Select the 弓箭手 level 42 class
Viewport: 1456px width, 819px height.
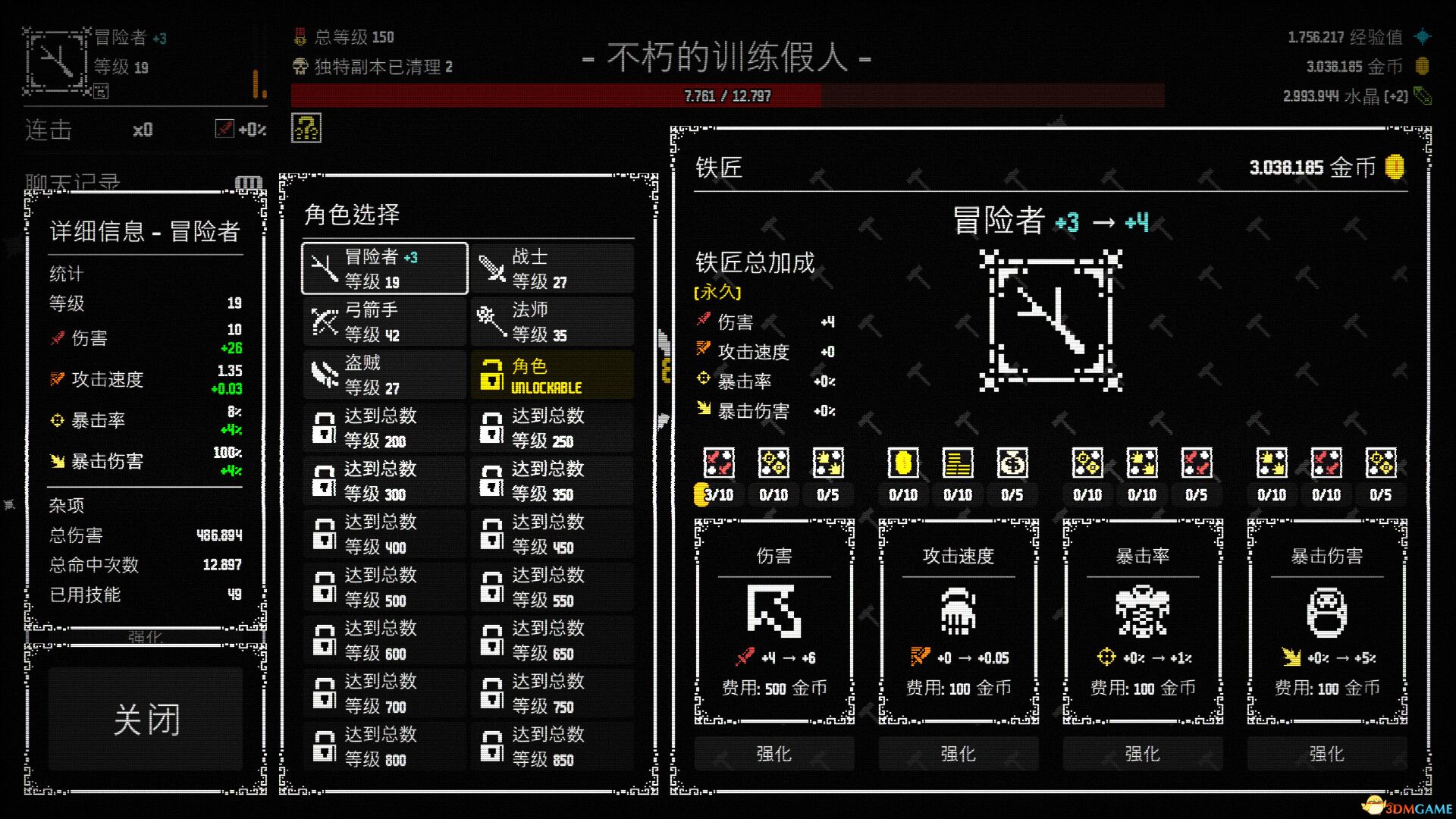(383, 322)
